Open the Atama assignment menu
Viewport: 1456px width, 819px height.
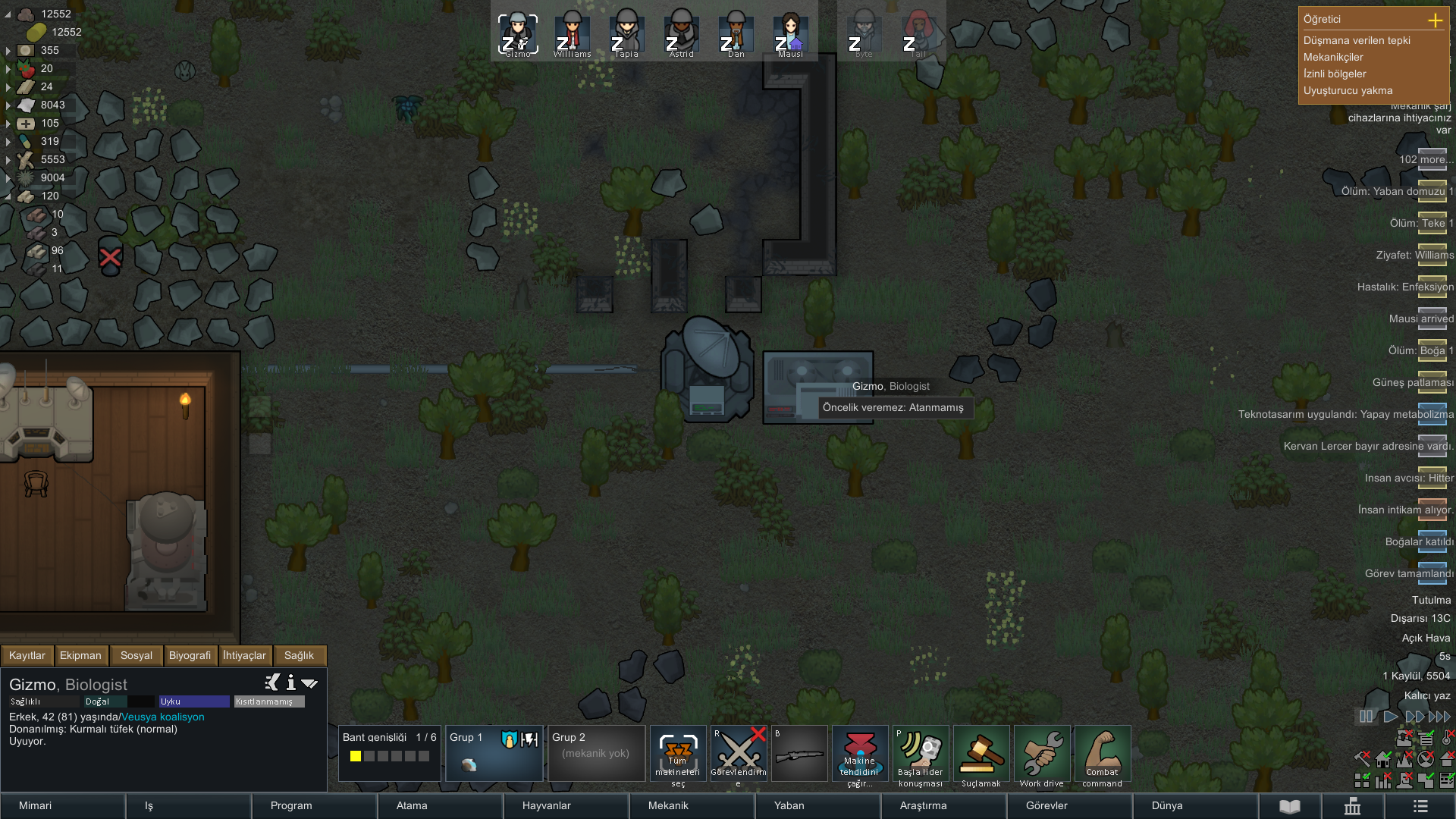tap(438, 805)
